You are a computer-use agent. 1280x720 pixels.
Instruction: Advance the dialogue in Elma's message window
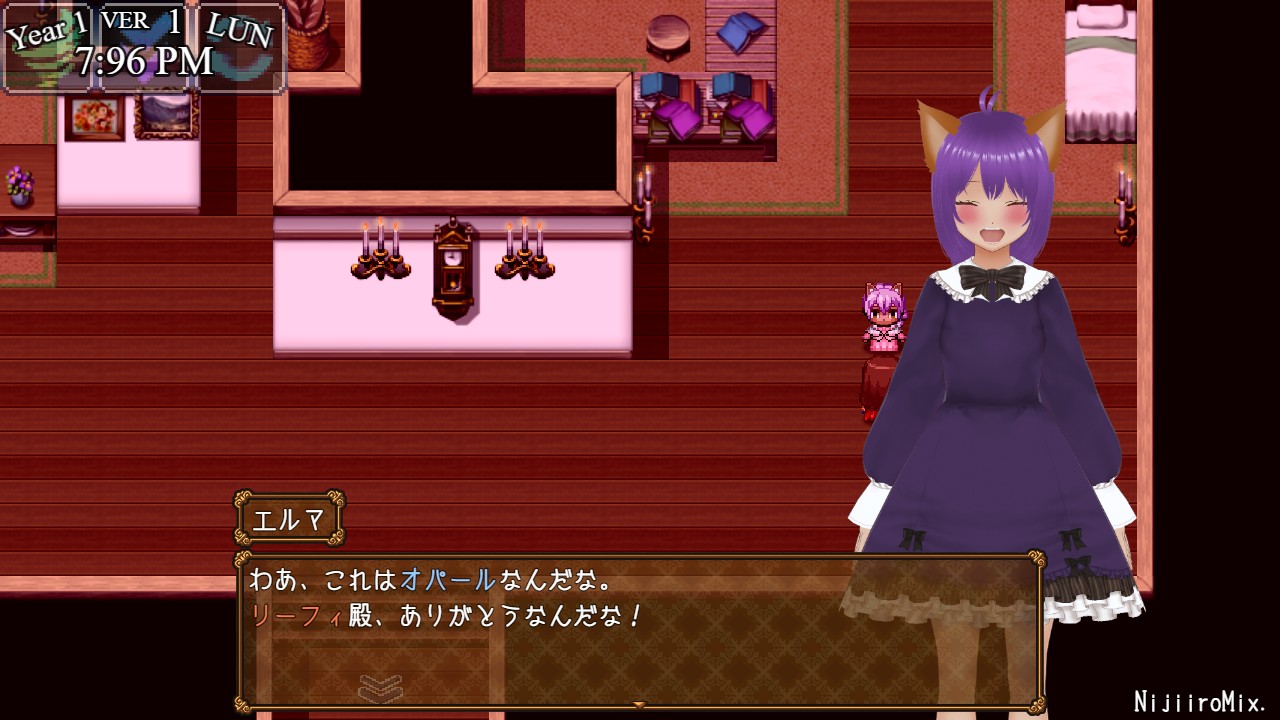coord(640,632)
